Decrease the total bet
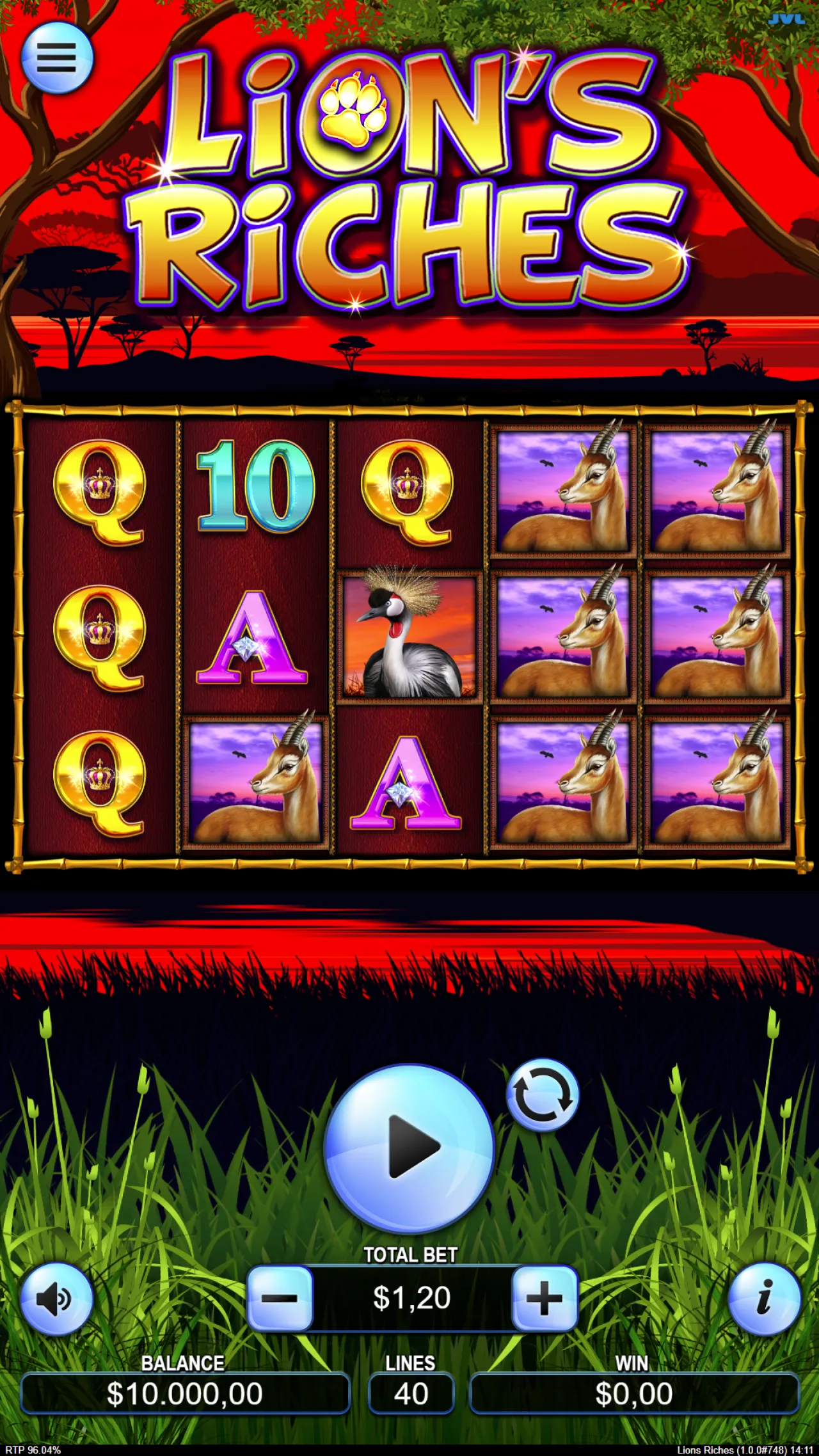This screenshot has width=819, height=1456. click(x=282, y=1296)
